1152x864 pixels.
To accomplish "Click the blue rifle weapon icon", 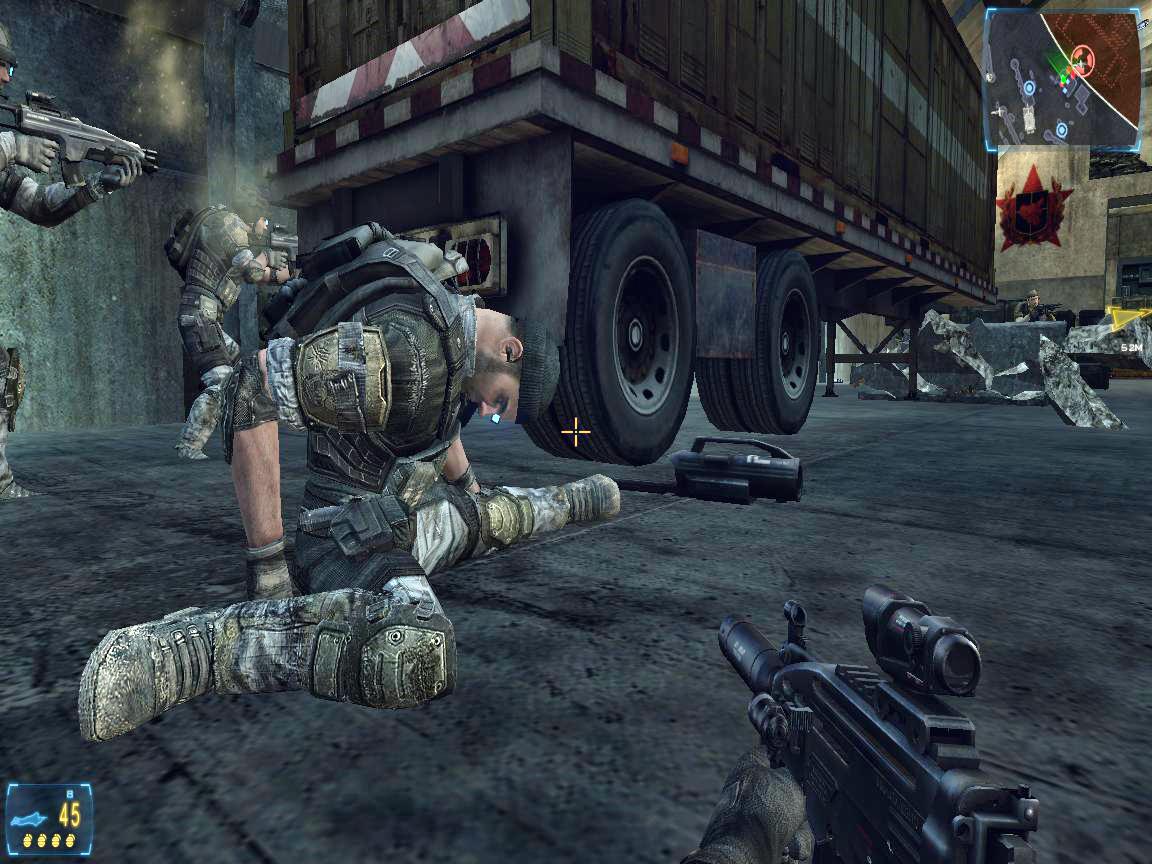I will click(30, 811).
